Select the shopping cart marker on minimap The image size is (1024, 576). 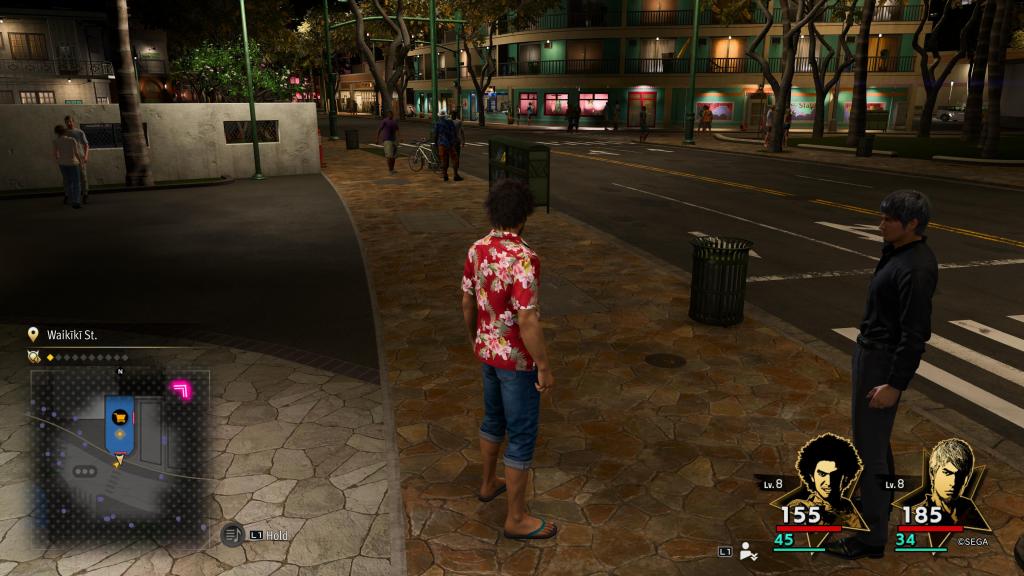point(119,415)
